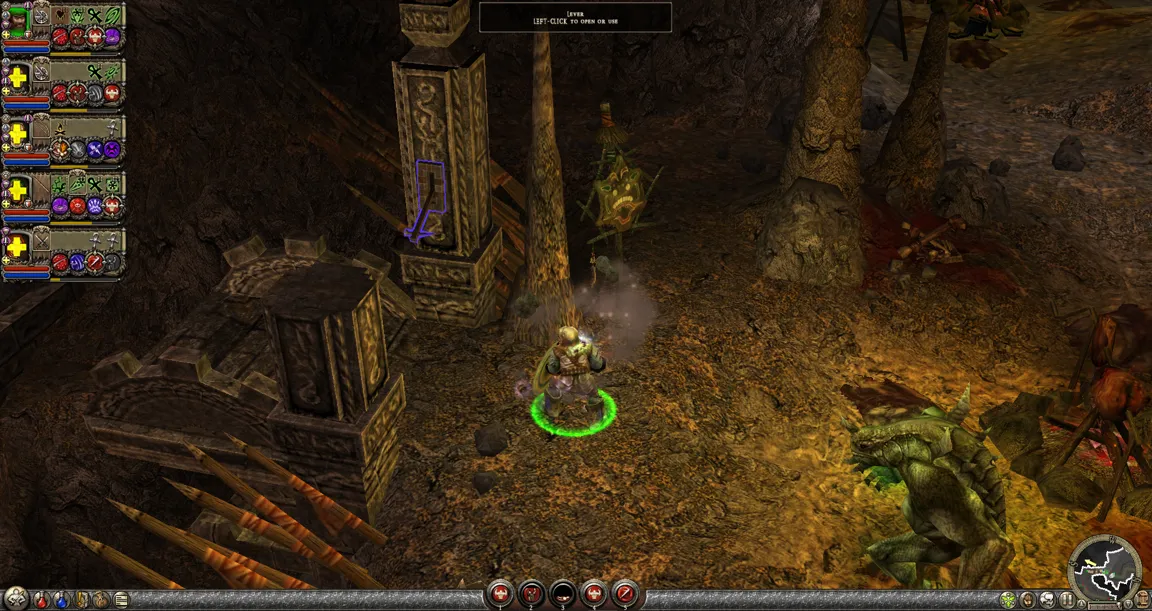Click the red health potion button
Viewport: 1152px width, 611px height.
tap(41, 600)
